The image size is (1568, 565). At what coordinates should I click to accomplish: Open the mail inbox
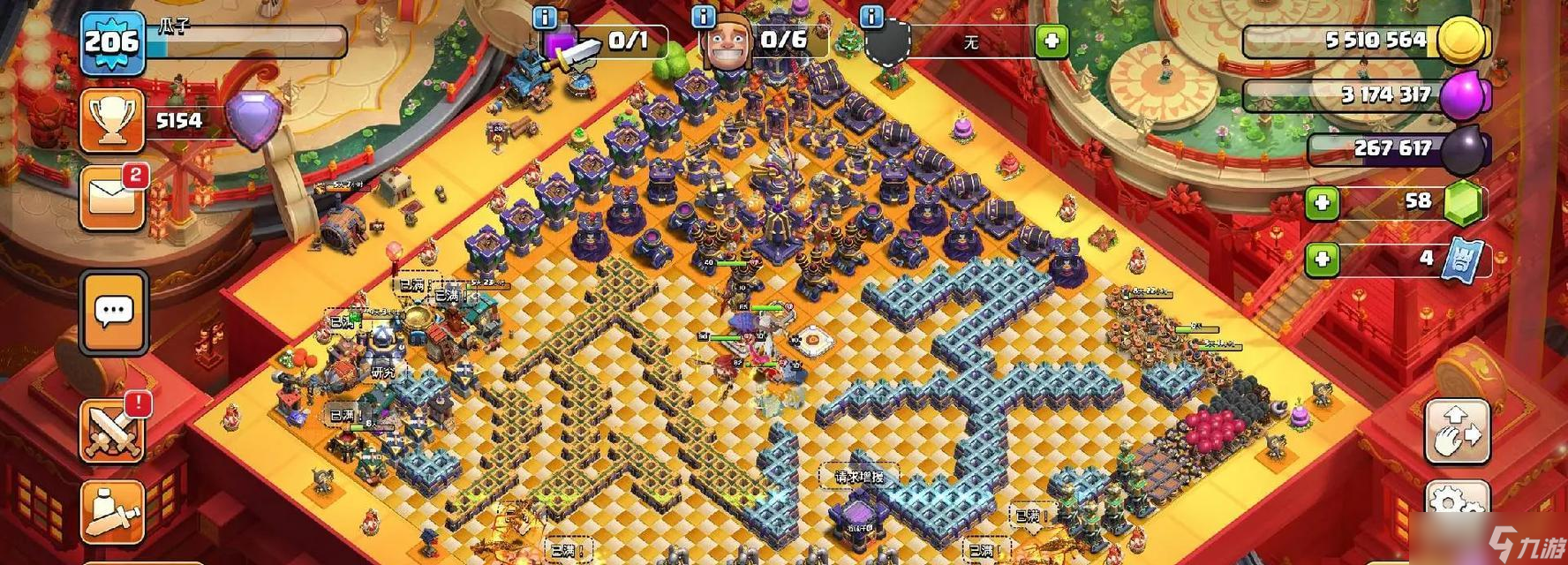pyautogui.click(x=112, y=198)
